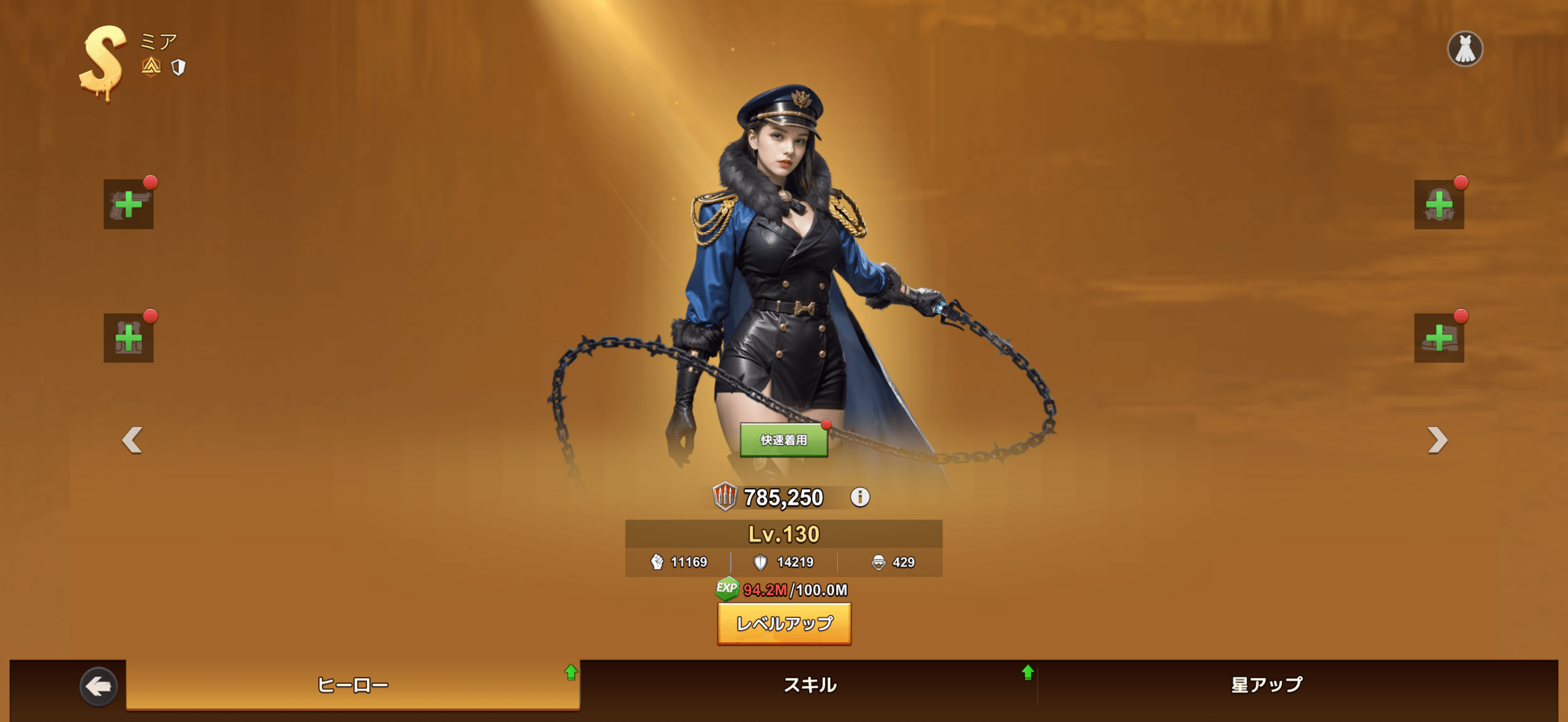Viewport: 1568px width, 722px height.
Task: Show the next hero with right chevron
Action: pos(1437,440)
